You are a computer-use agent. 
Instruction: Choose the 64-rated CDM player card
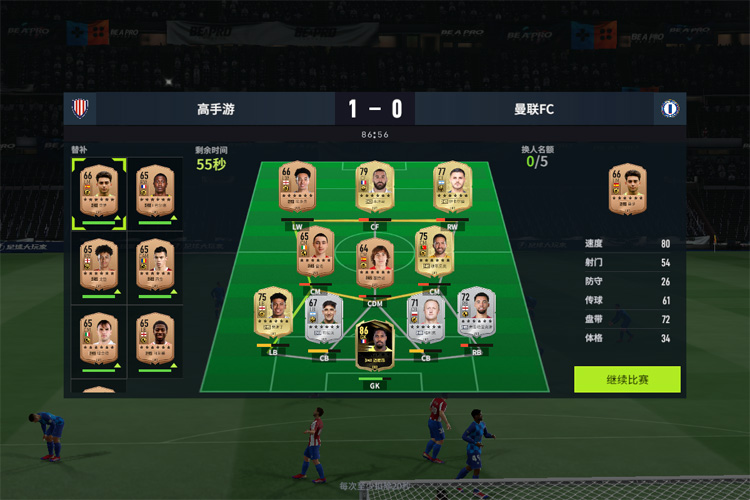pos(375,257)
